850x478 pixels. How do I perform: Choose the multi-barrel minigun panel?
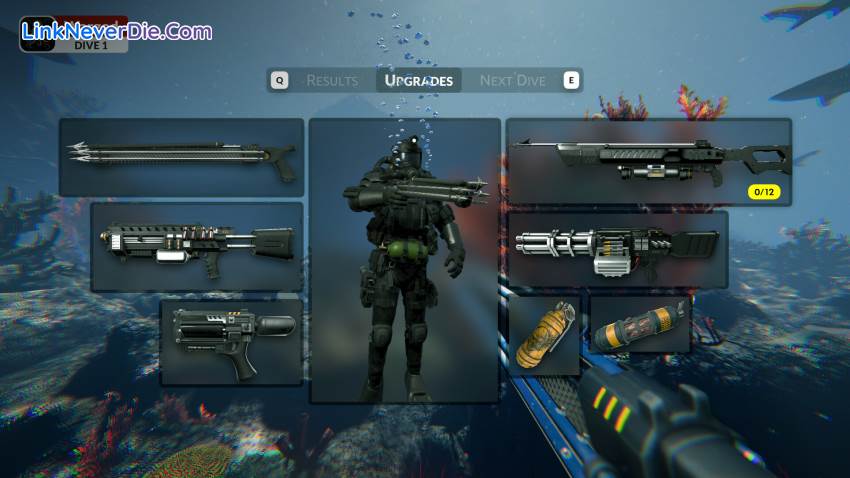click(617, 249)
